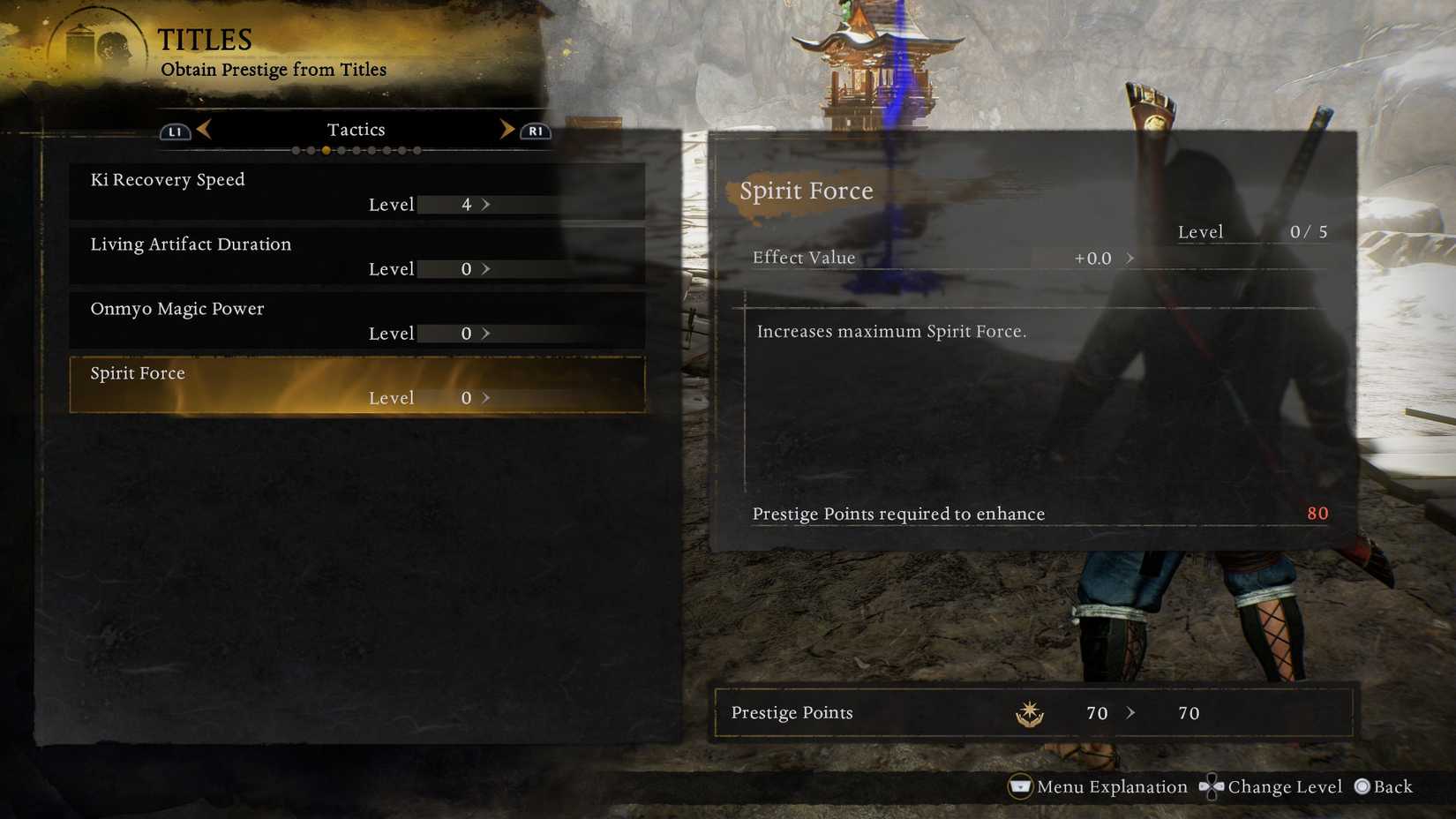Expand the Effect Value arrow
This screenshot has width=1456, height=819.
pos(1131,258)
